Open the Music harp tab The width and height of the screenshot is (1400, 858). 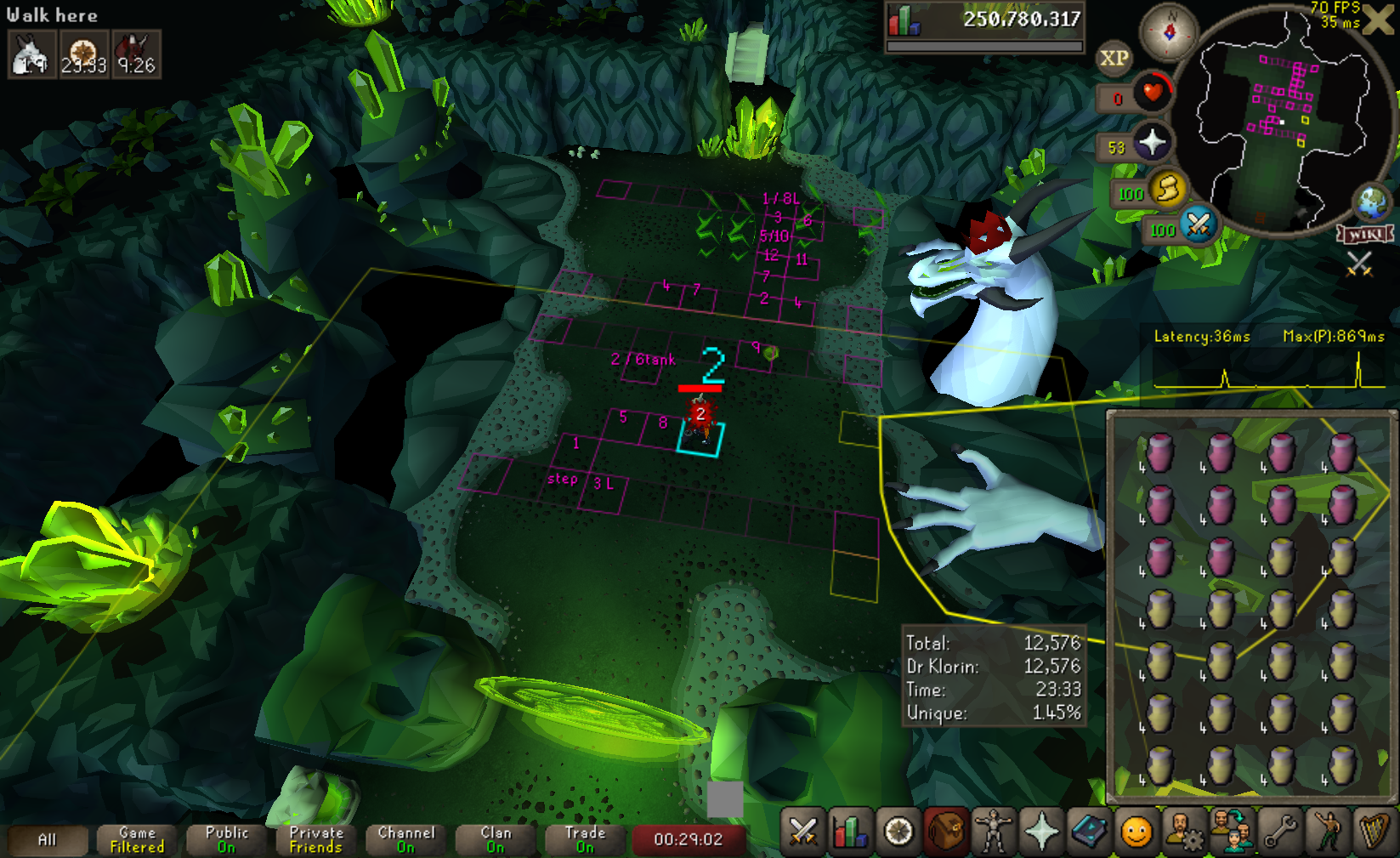1374,832
